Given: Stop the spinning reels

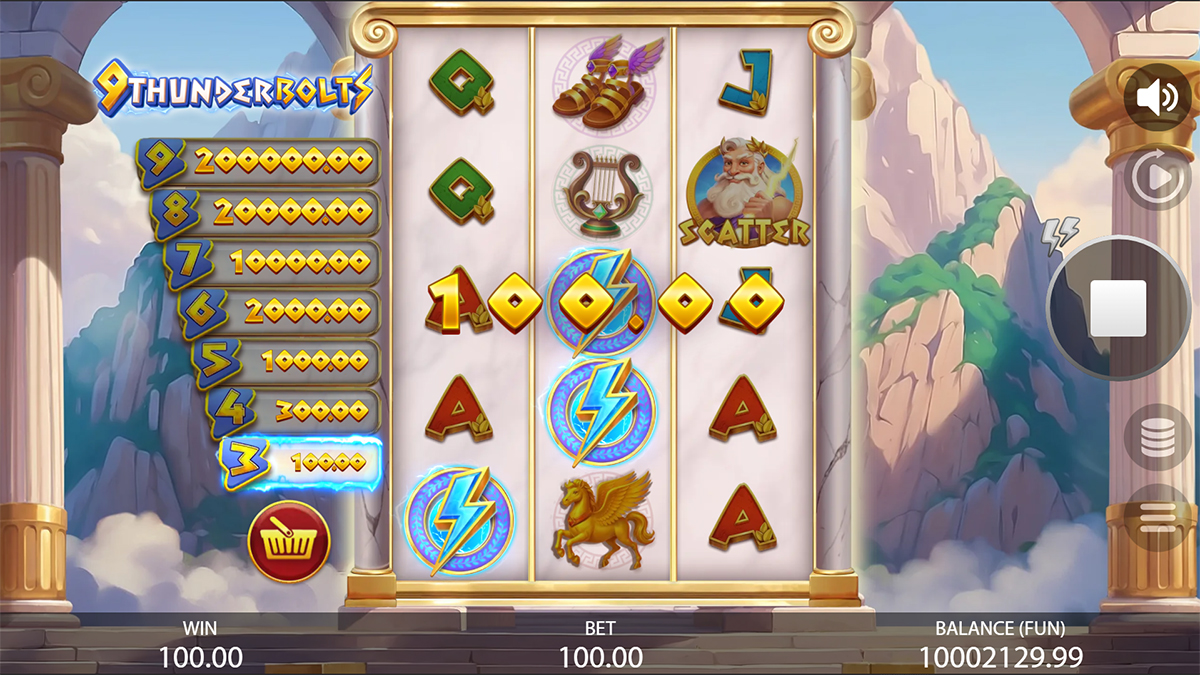Looking at the screenshot, I should point(1118,308).
